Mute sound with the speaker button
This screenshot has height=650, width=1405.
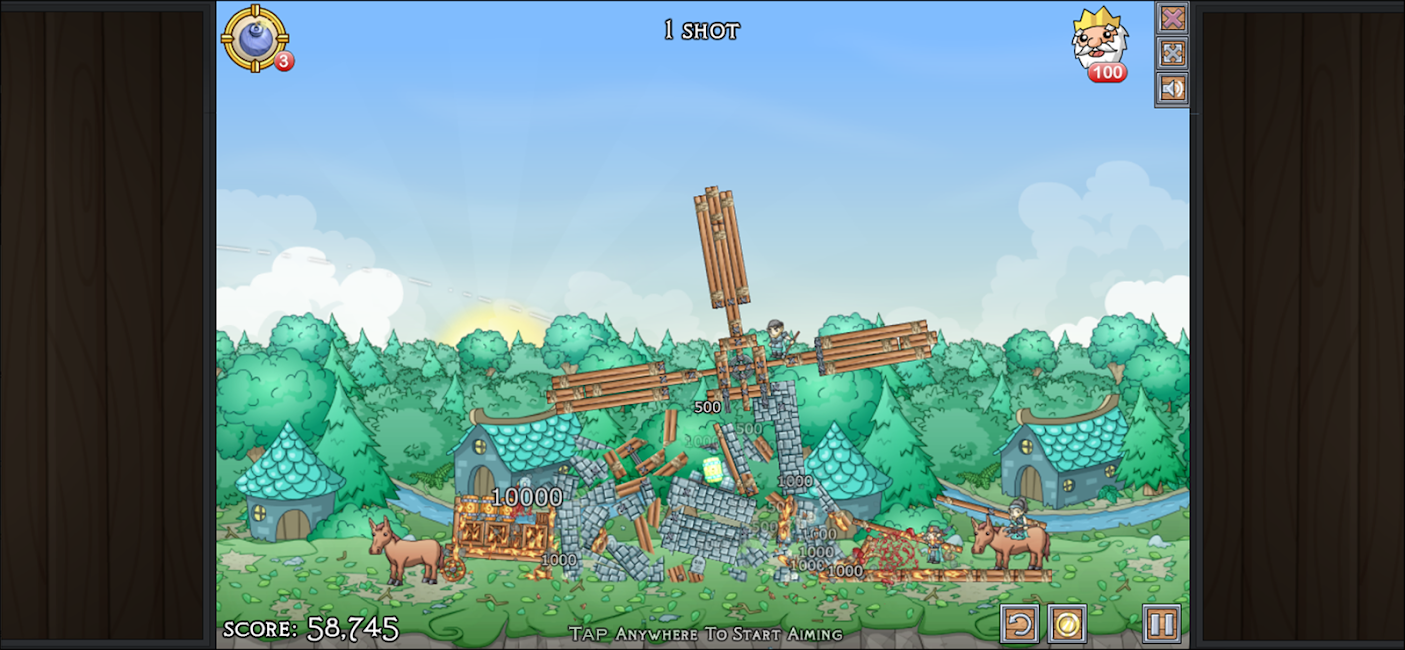tap(1172, 88)
